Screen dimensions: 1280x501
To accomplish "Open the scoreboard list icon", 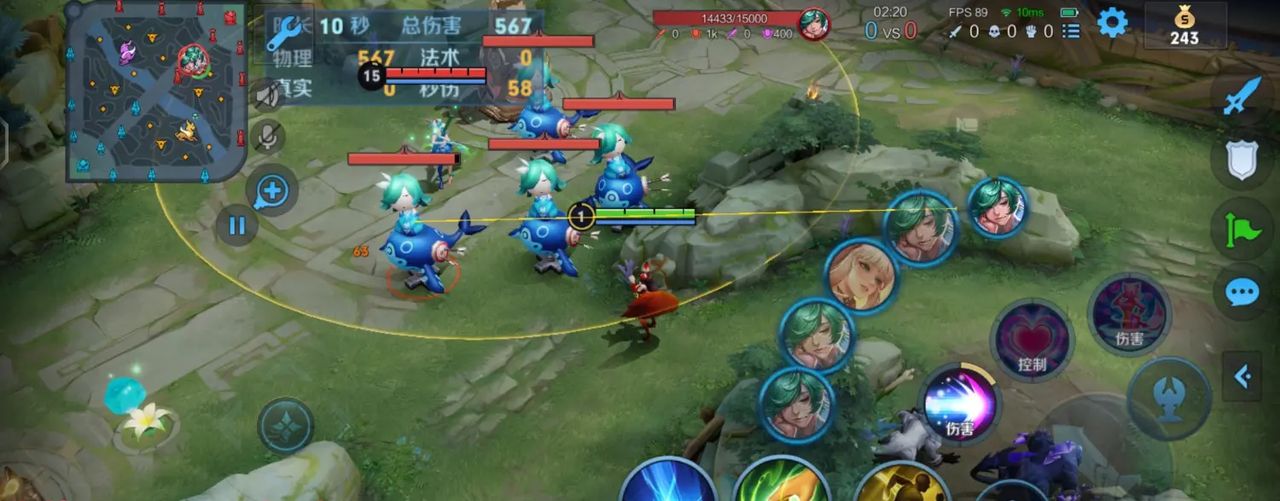I will pyautogui.click(x=1071, y=32).
